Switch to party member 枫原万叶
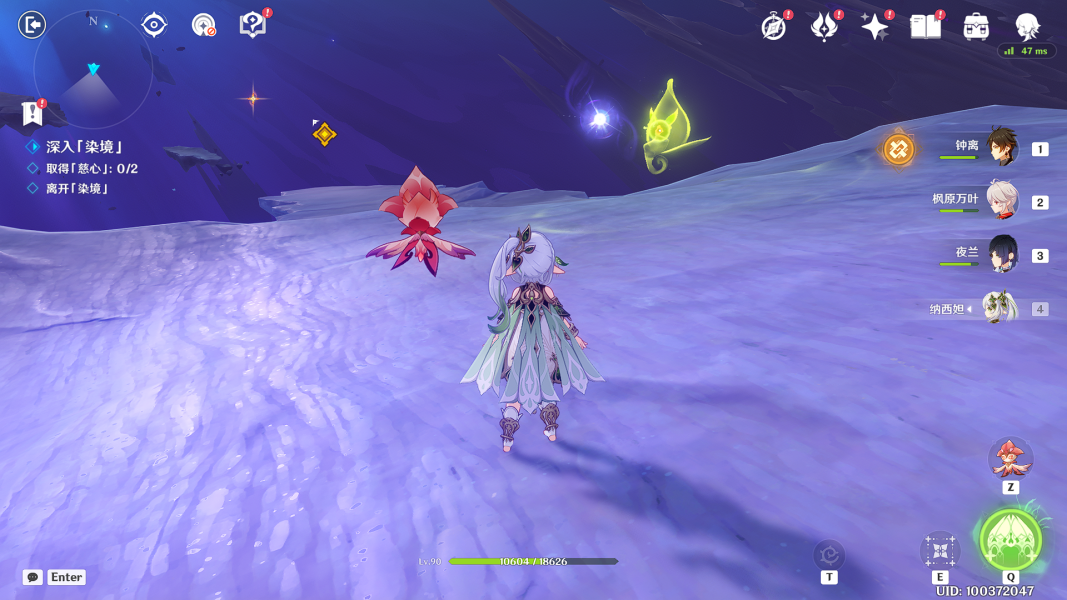The height and width of the screenshot is (600, 1067). [1002, 200]
